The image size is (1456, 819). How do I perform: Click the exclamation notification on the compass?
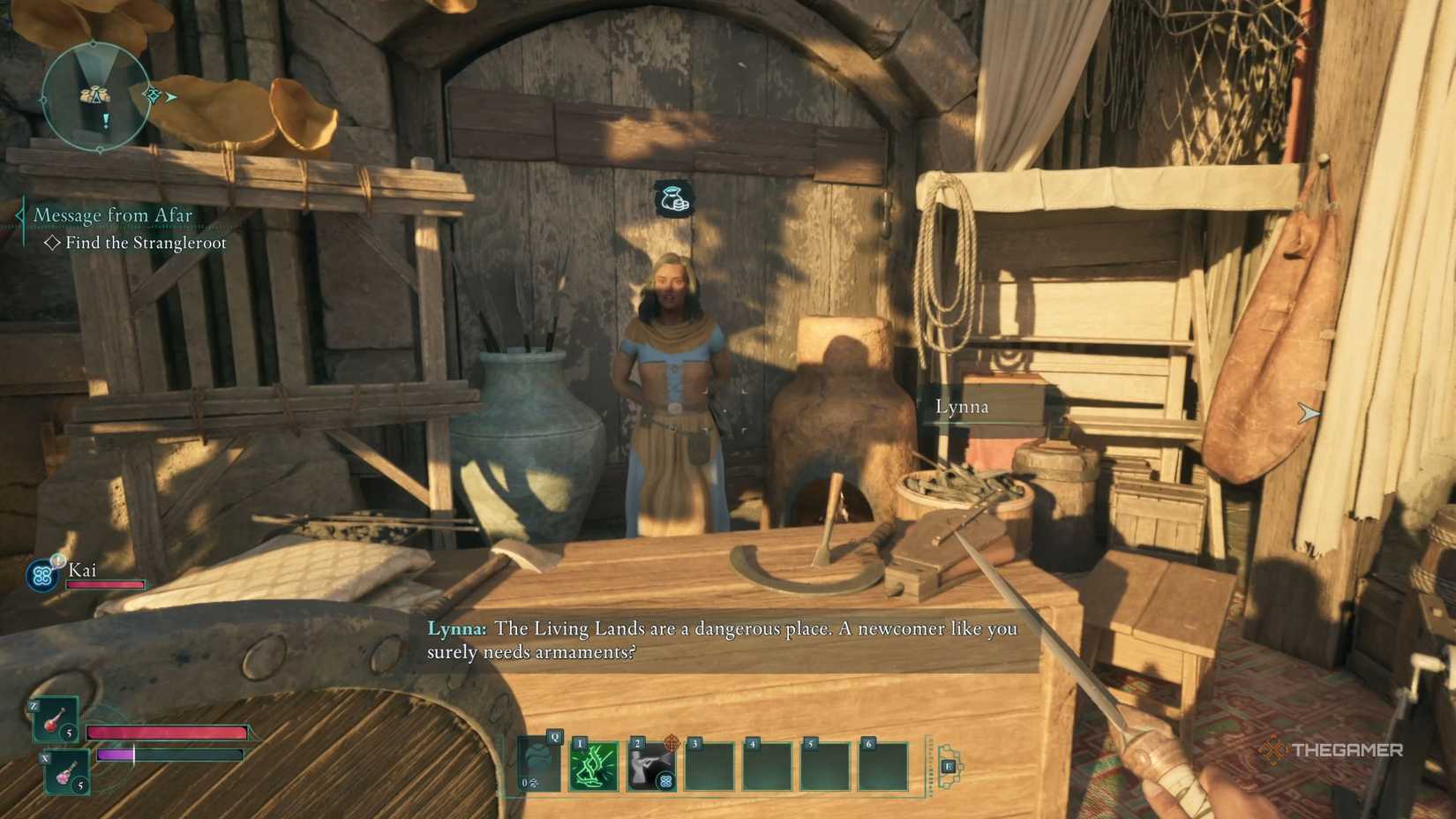106,122
